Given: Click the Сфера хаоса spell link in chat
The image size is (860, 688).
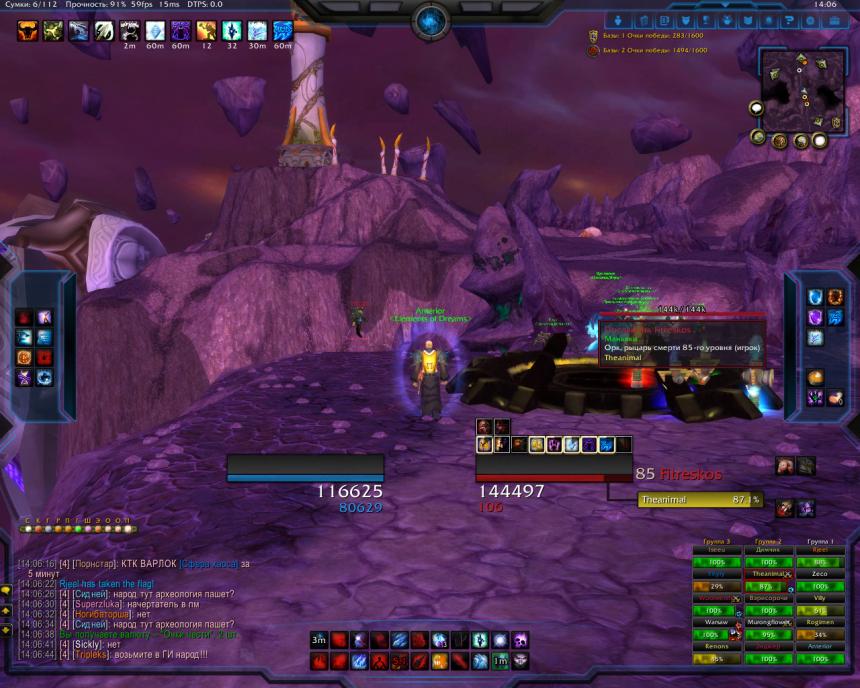Looking at the screenshot, I should click(210, 564).
